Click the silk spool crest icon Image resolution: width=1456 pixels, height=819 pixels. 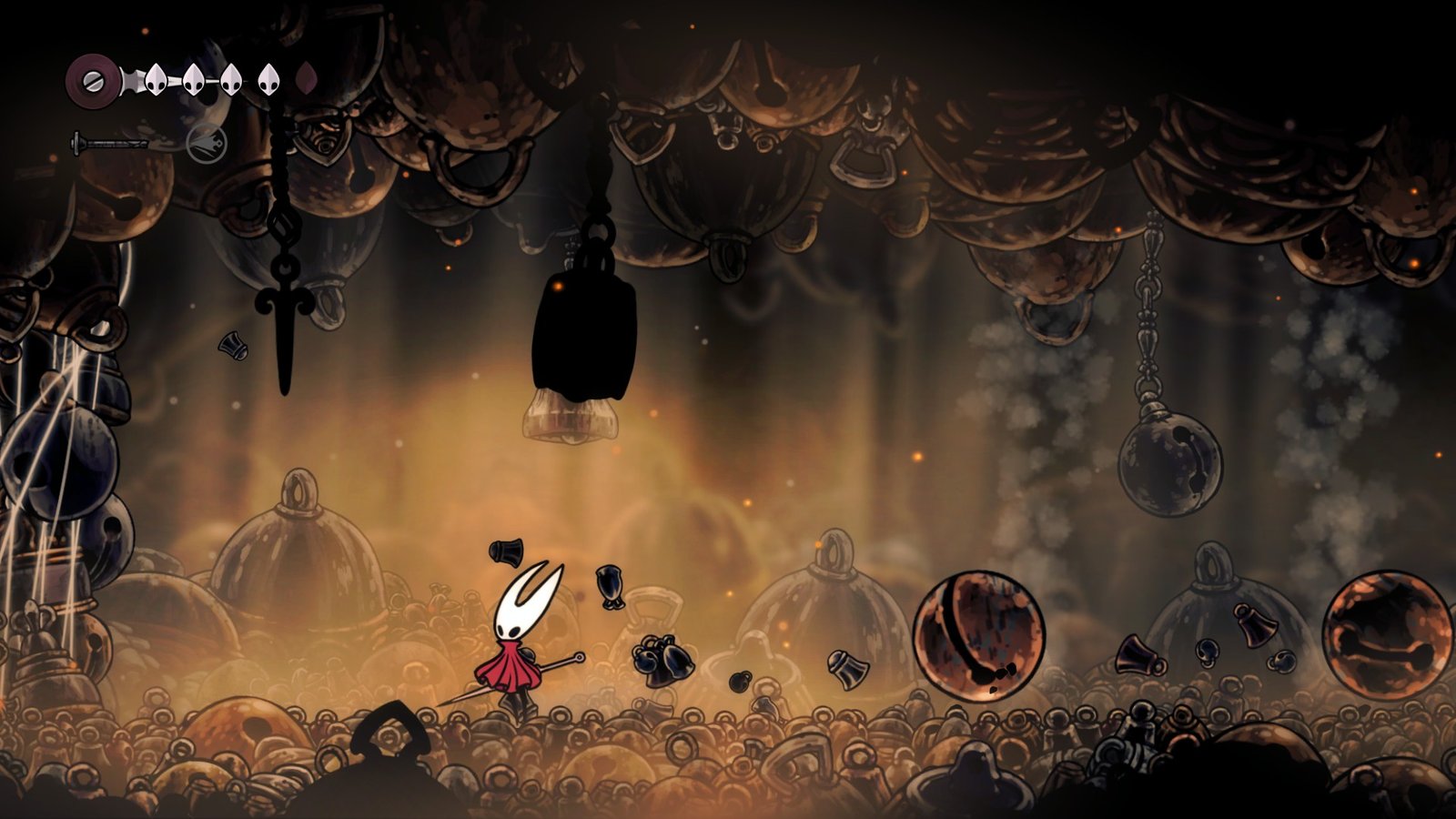pos(92,80)
